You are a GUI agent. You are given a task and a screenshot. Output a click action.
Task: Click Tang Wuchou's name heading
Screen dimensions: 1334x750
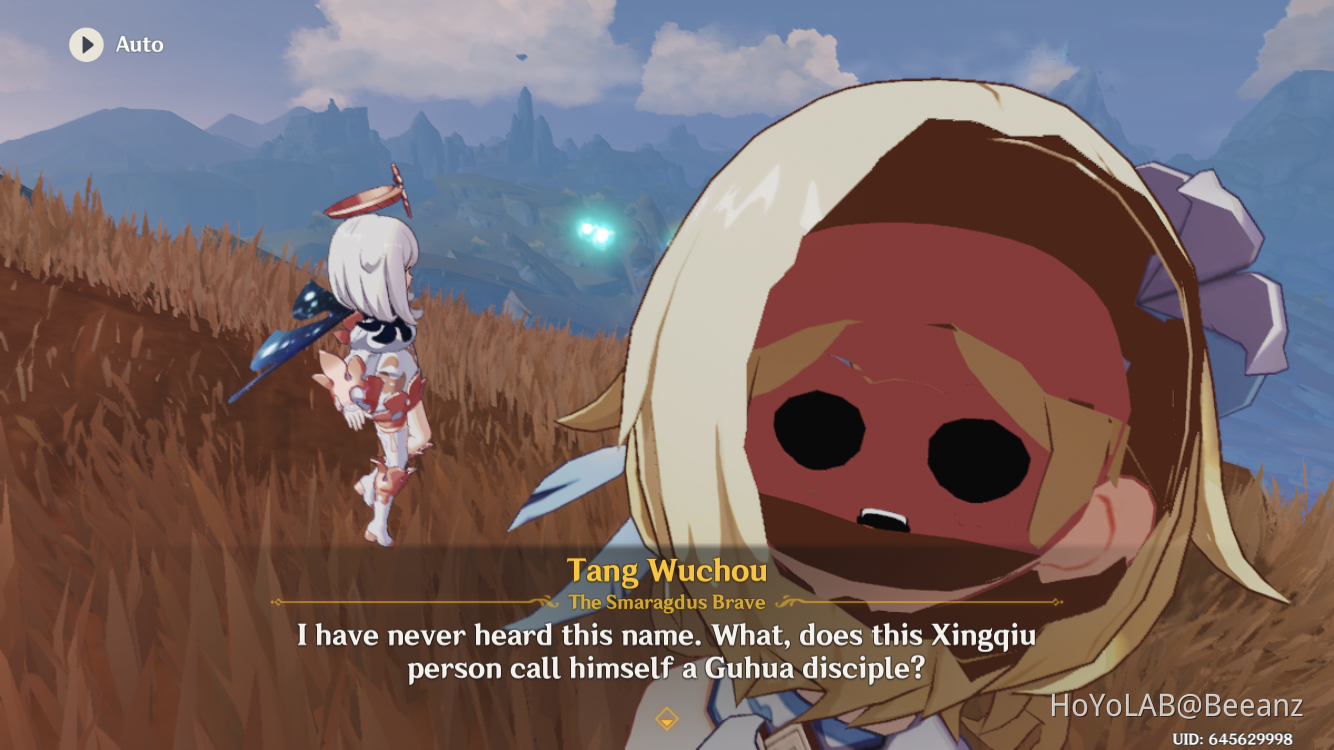(667, 571)
